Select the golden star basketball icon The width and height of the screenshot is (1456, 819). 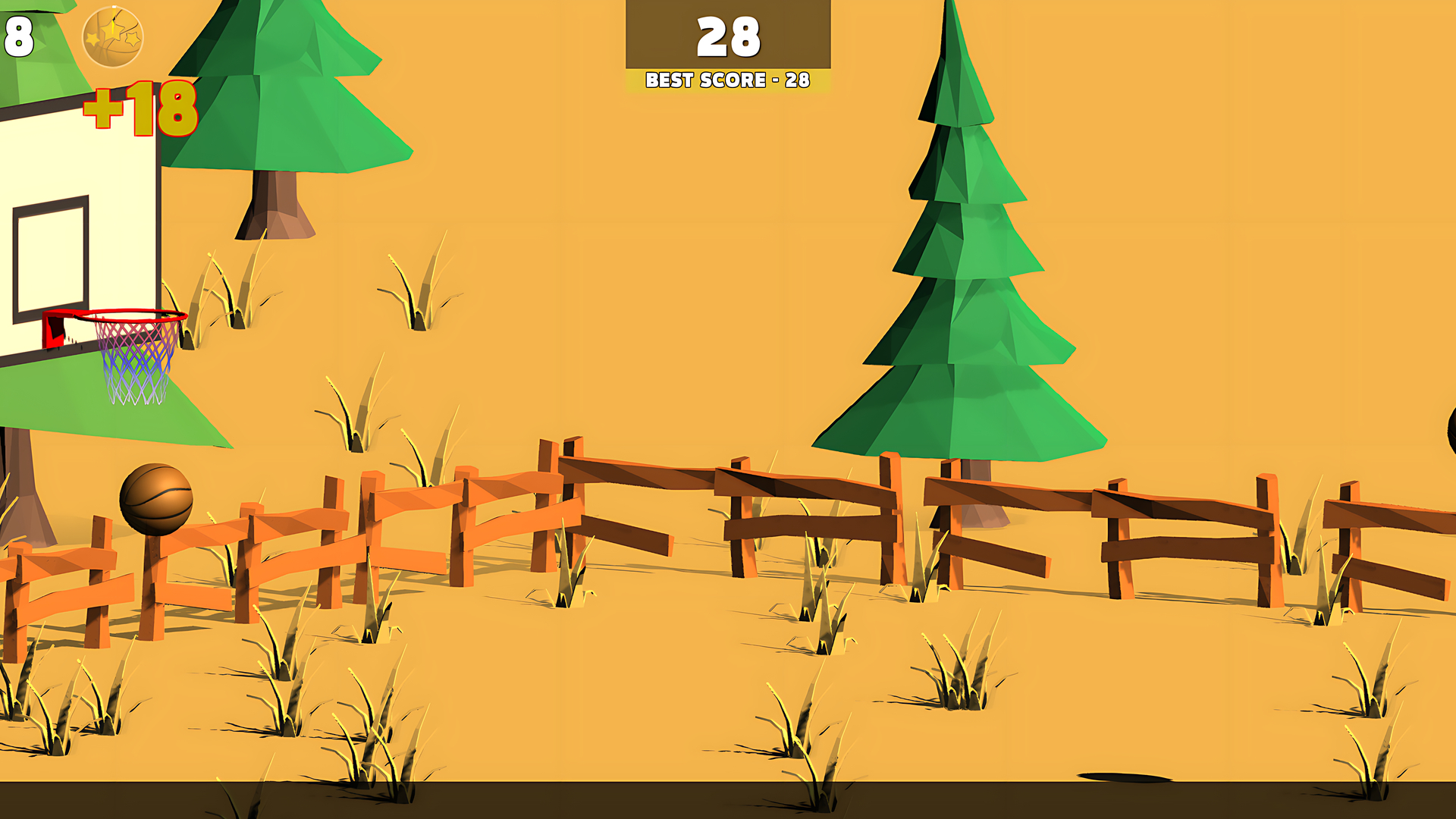point(112,36)
